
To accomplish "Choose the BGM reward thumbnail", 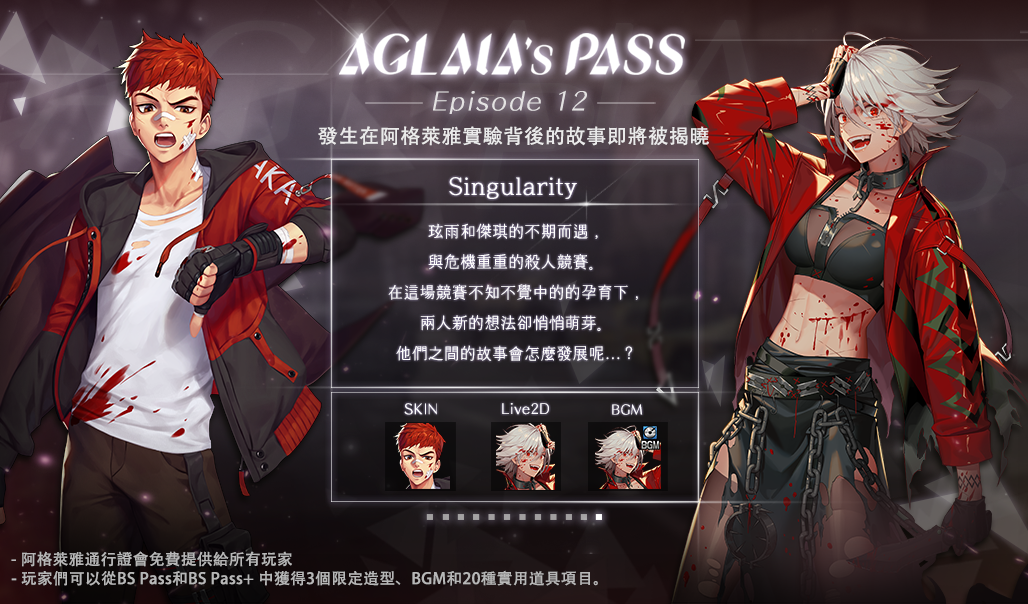I will coord(627,456).
